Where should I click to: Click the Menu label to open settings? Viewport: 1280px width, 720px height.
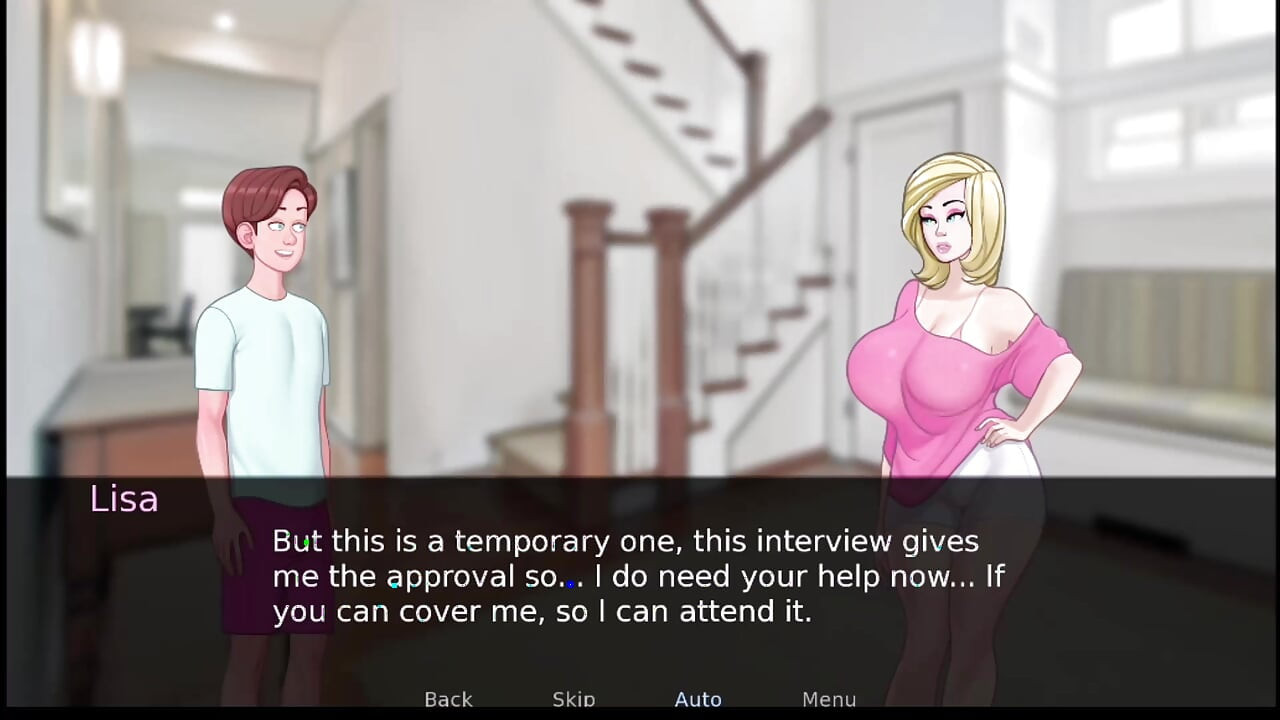828,699
